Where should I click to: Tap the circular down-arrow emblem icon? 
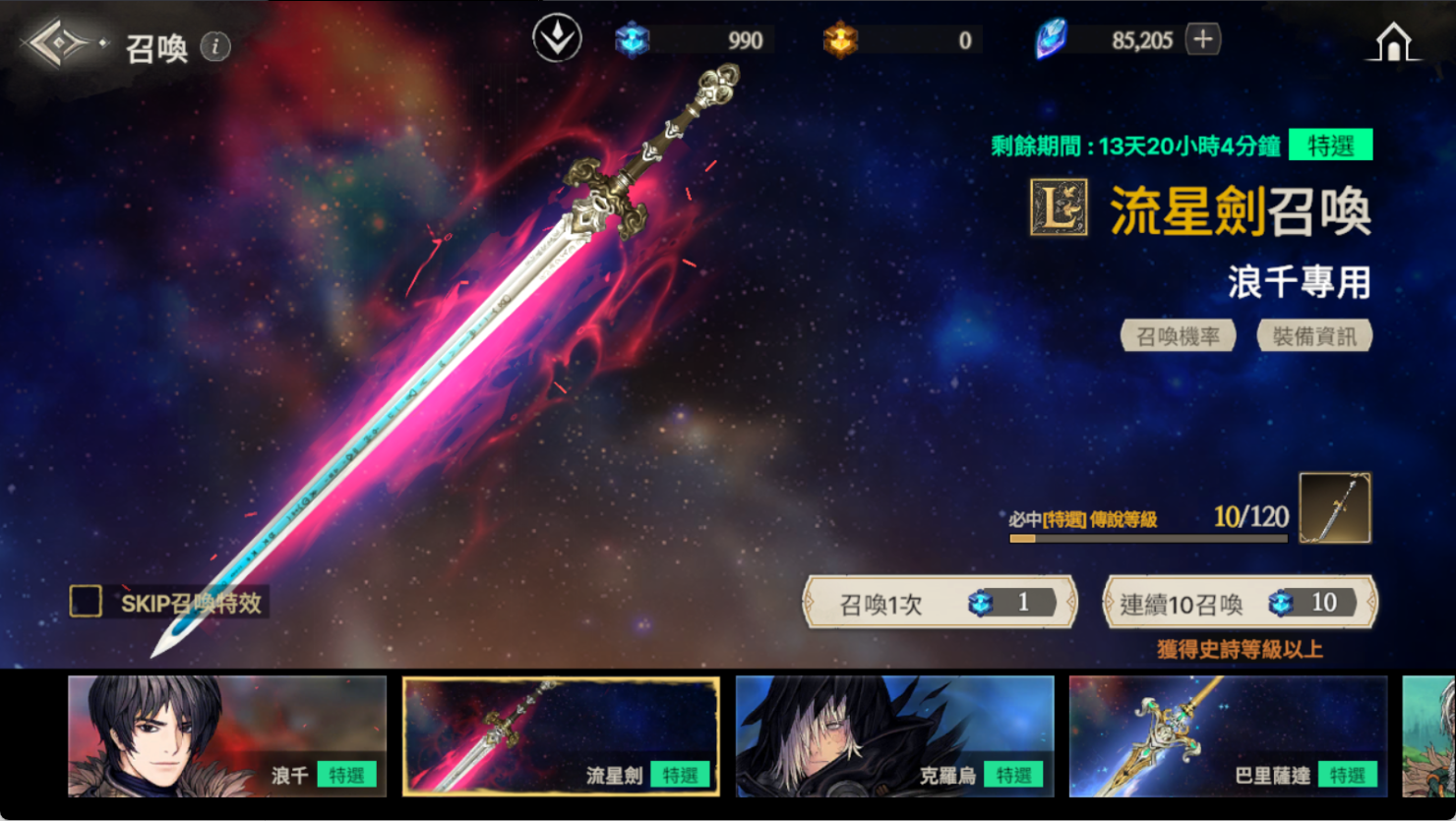[557, 38]
